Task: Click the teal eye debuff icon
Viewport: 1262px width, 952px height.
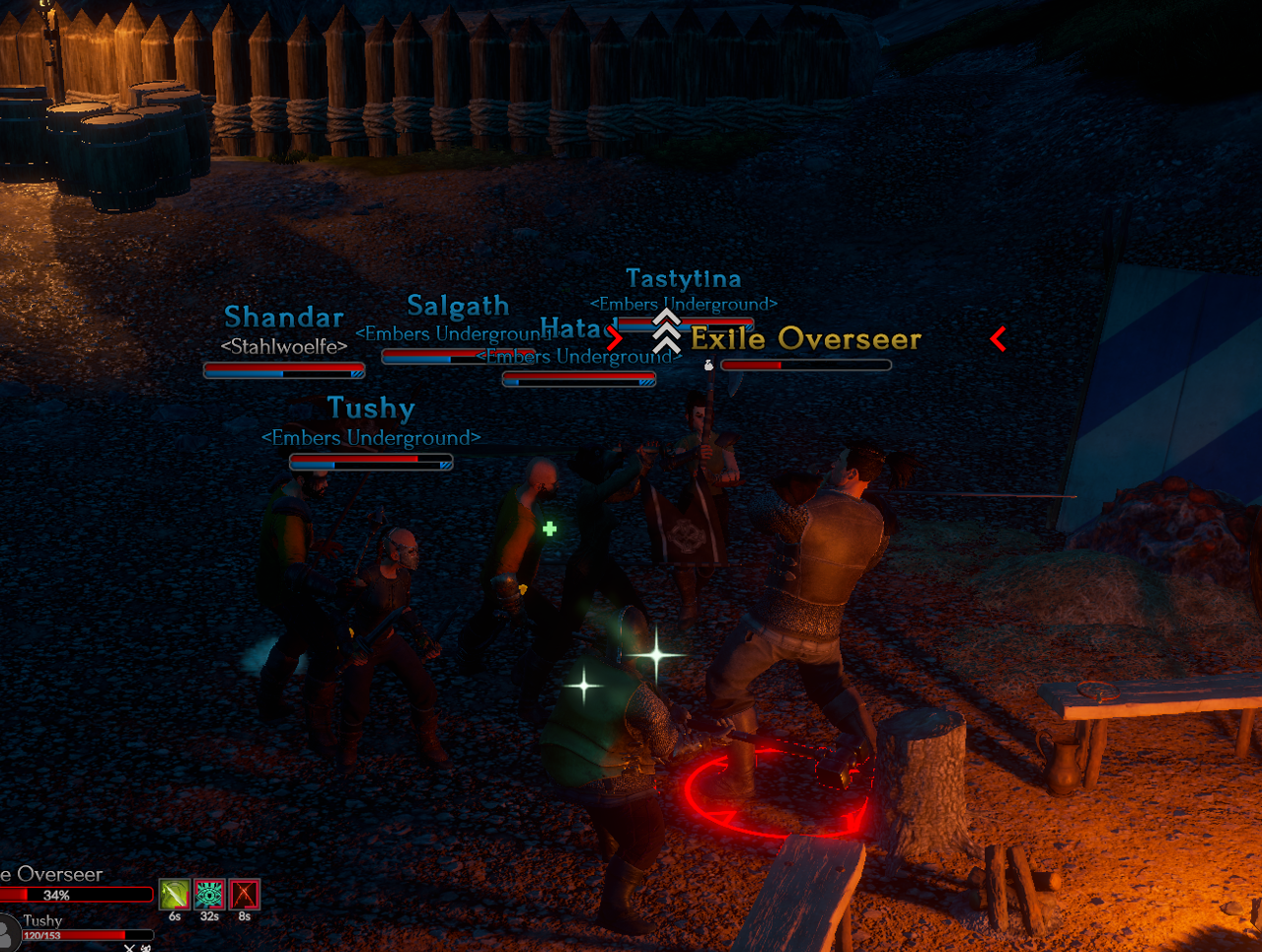Action: coord(209,894)
